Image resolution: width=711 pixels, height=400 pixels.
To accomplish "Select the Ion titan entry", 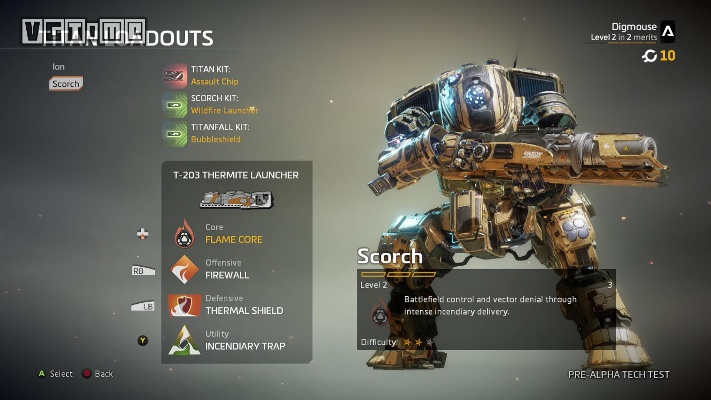I will click(x=58, y=67).
